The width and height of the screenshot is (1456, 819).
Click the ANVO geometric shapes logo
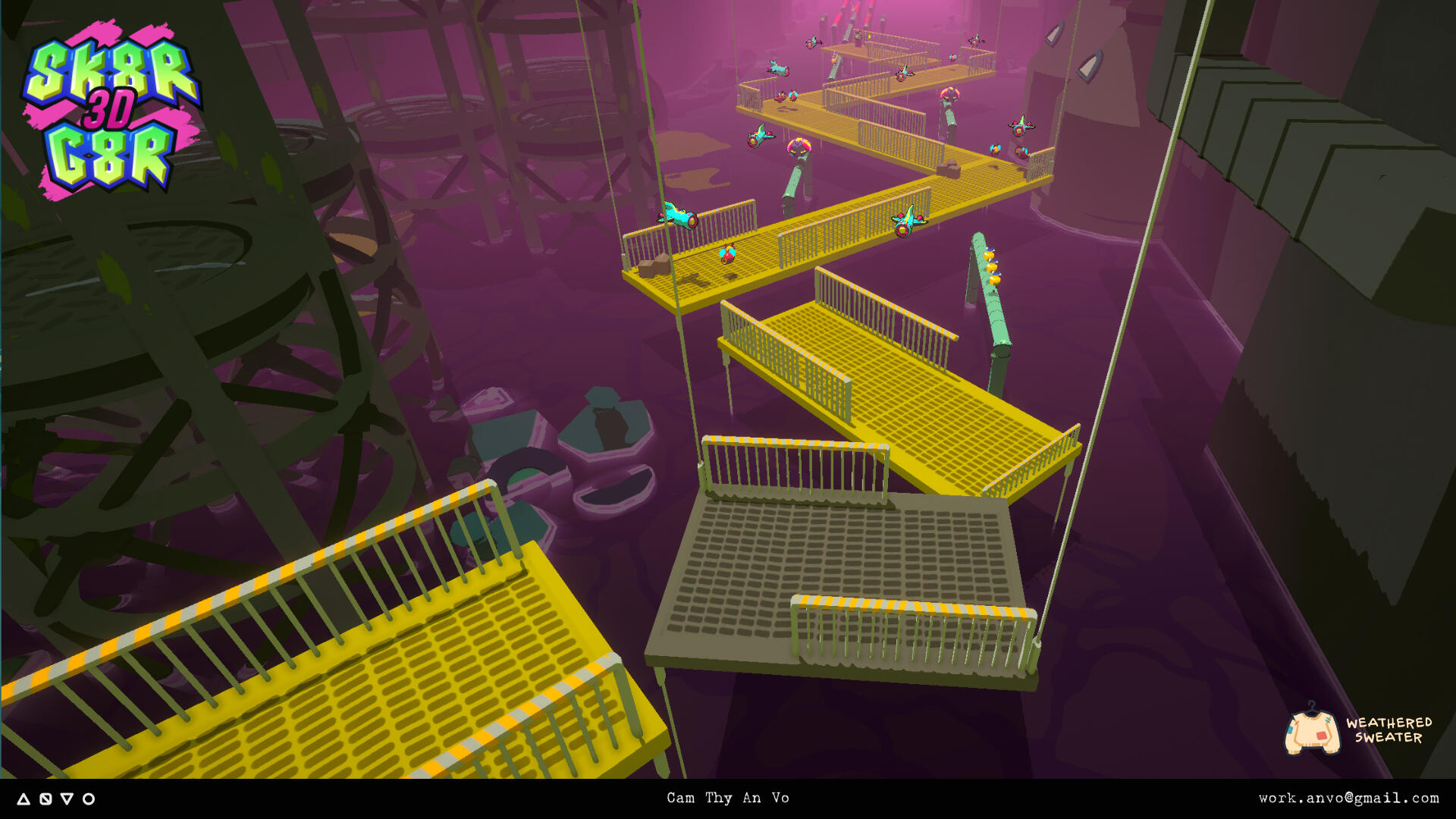coord(56,799)
